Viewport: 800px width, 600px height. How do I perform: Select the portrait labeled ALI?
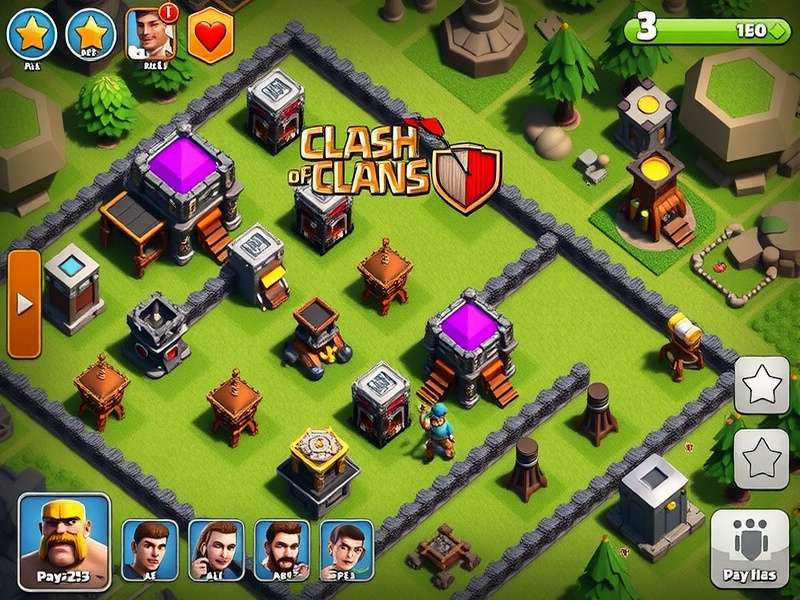click(216, 550)
